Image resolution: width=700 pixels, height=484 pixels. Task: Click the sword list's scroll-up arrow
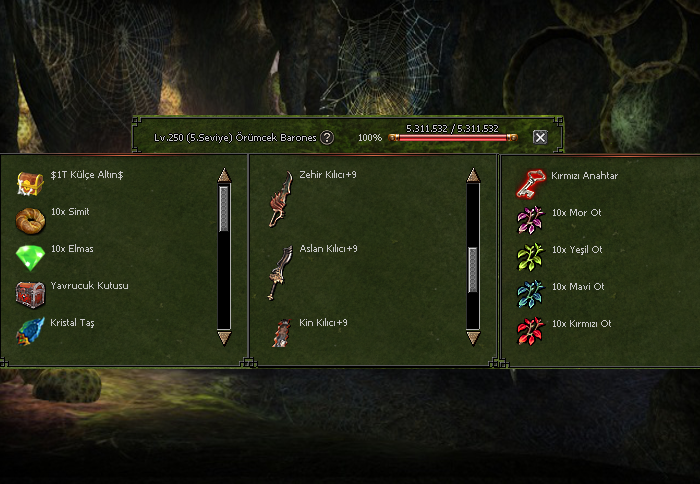point(473,175)
